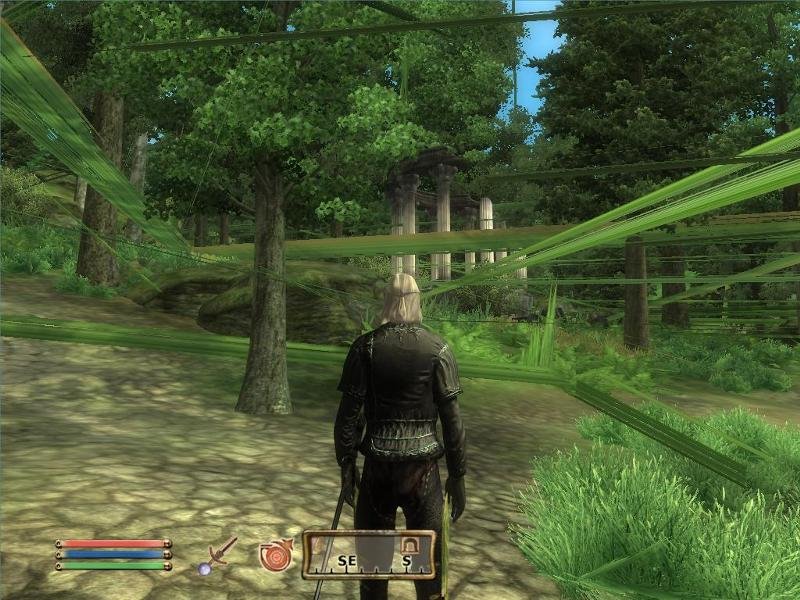Screen dimensions: 800x600
Task: Select the active fire spell icon
Action: pos(275,555)
